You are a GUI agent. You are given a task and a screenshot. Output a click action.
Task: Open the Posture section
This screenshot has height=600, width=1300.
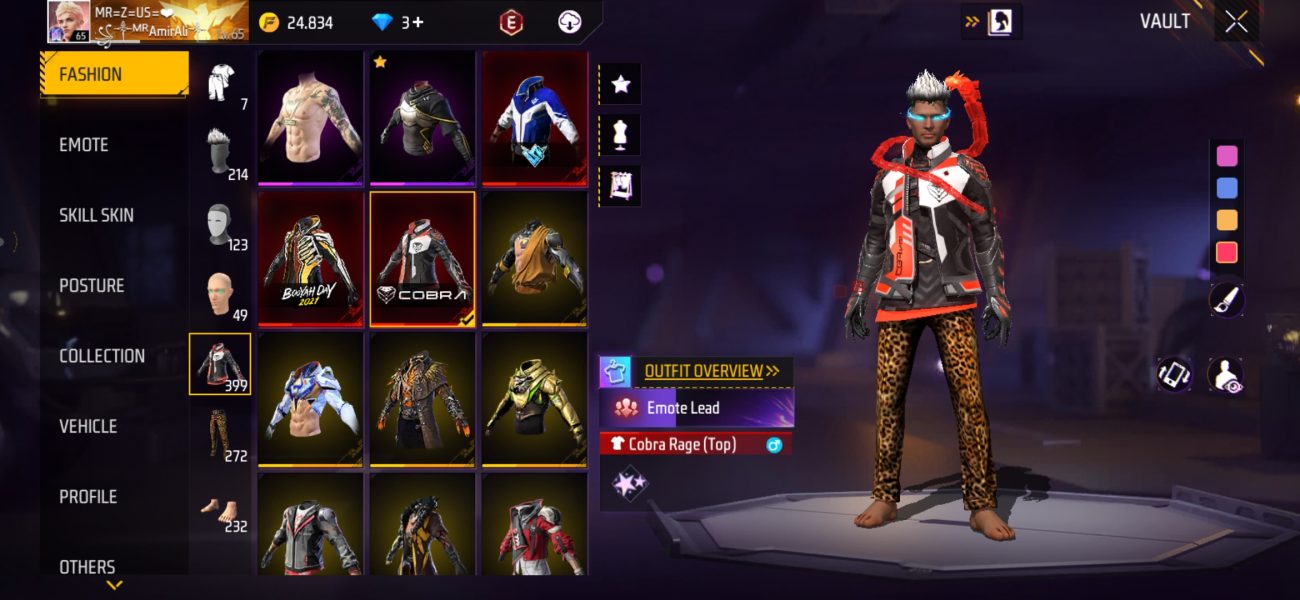[x=91, y=286]
